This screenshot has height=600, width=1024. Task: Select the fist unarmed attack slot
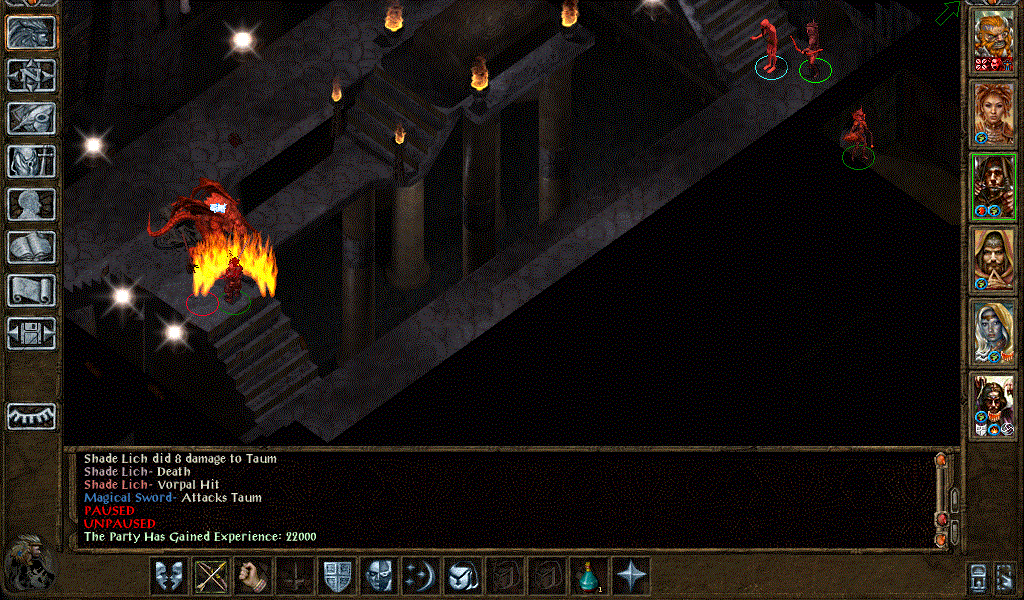(x=253, y=576)
